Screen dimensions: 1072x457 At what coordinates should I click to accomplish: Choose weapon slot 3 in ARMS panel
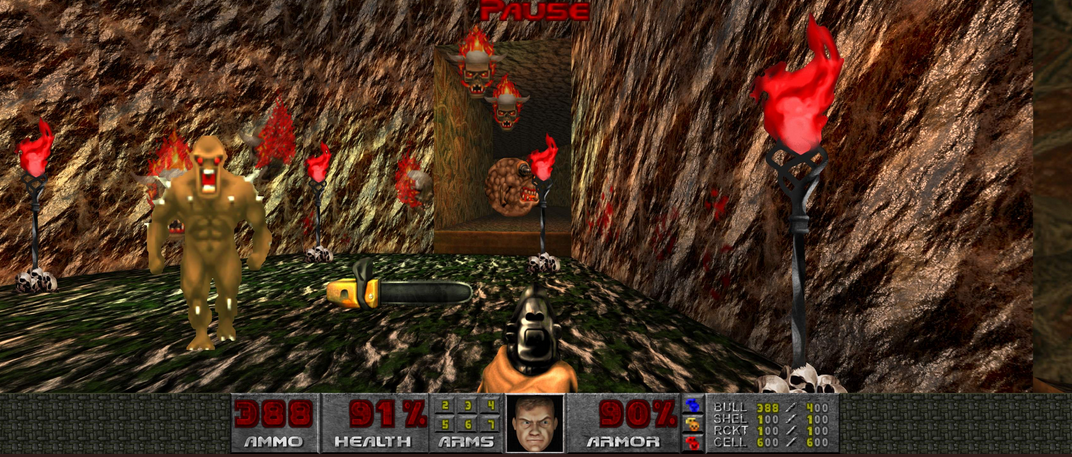pyautogui.click(x=468, y=406)
